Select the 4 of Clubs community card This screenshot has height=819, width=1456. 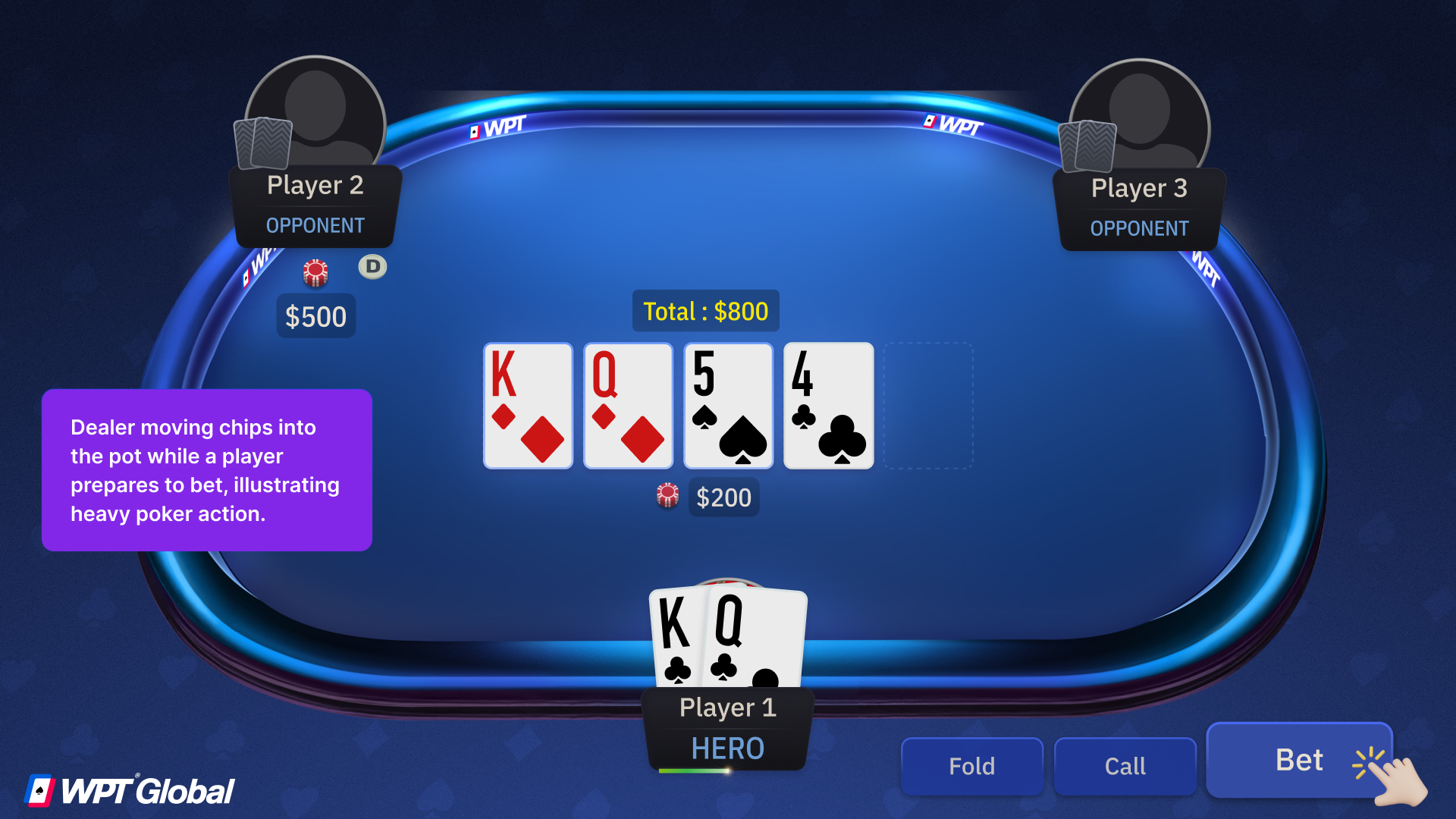tap(827, 405)
